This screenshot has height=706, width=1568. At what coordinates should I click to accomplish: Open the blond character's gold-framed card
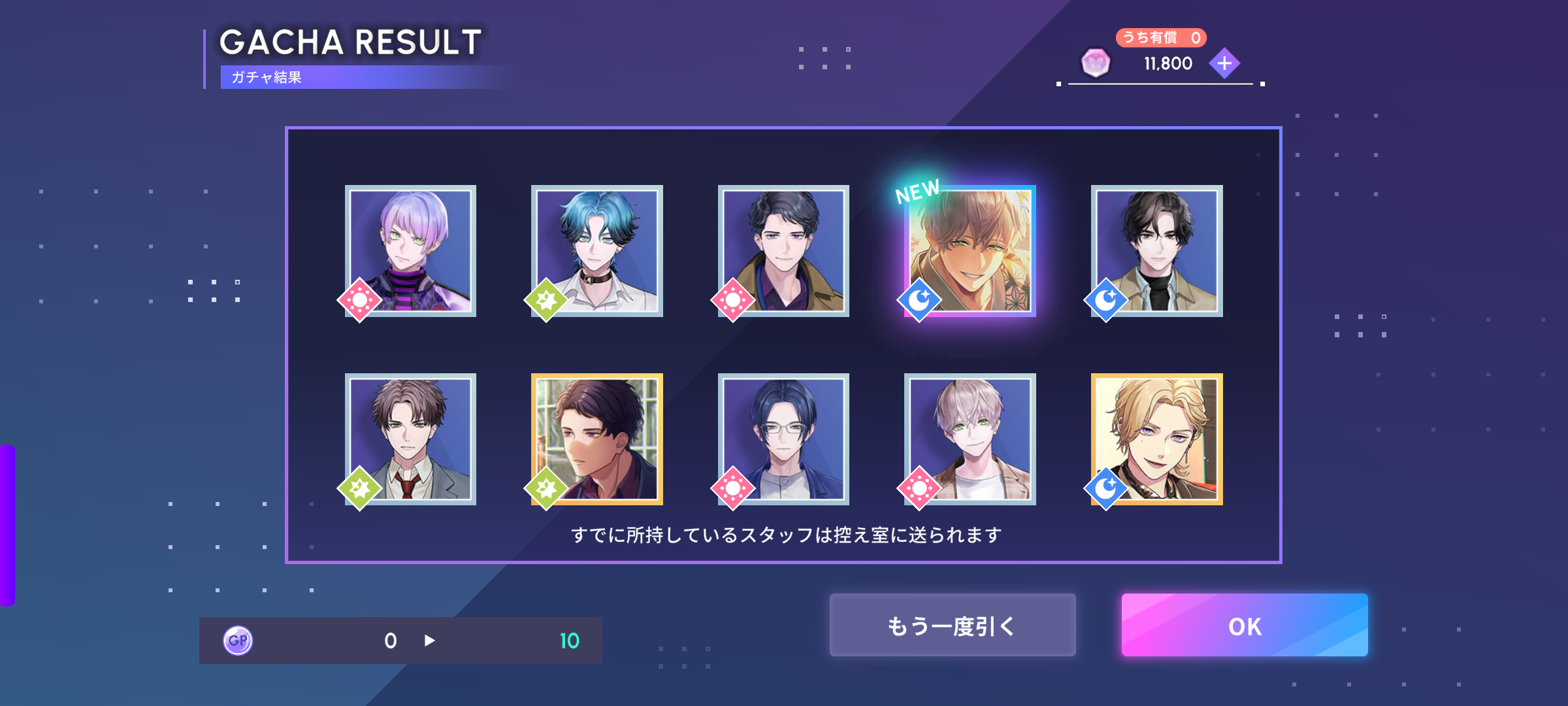click(1156, 439)
